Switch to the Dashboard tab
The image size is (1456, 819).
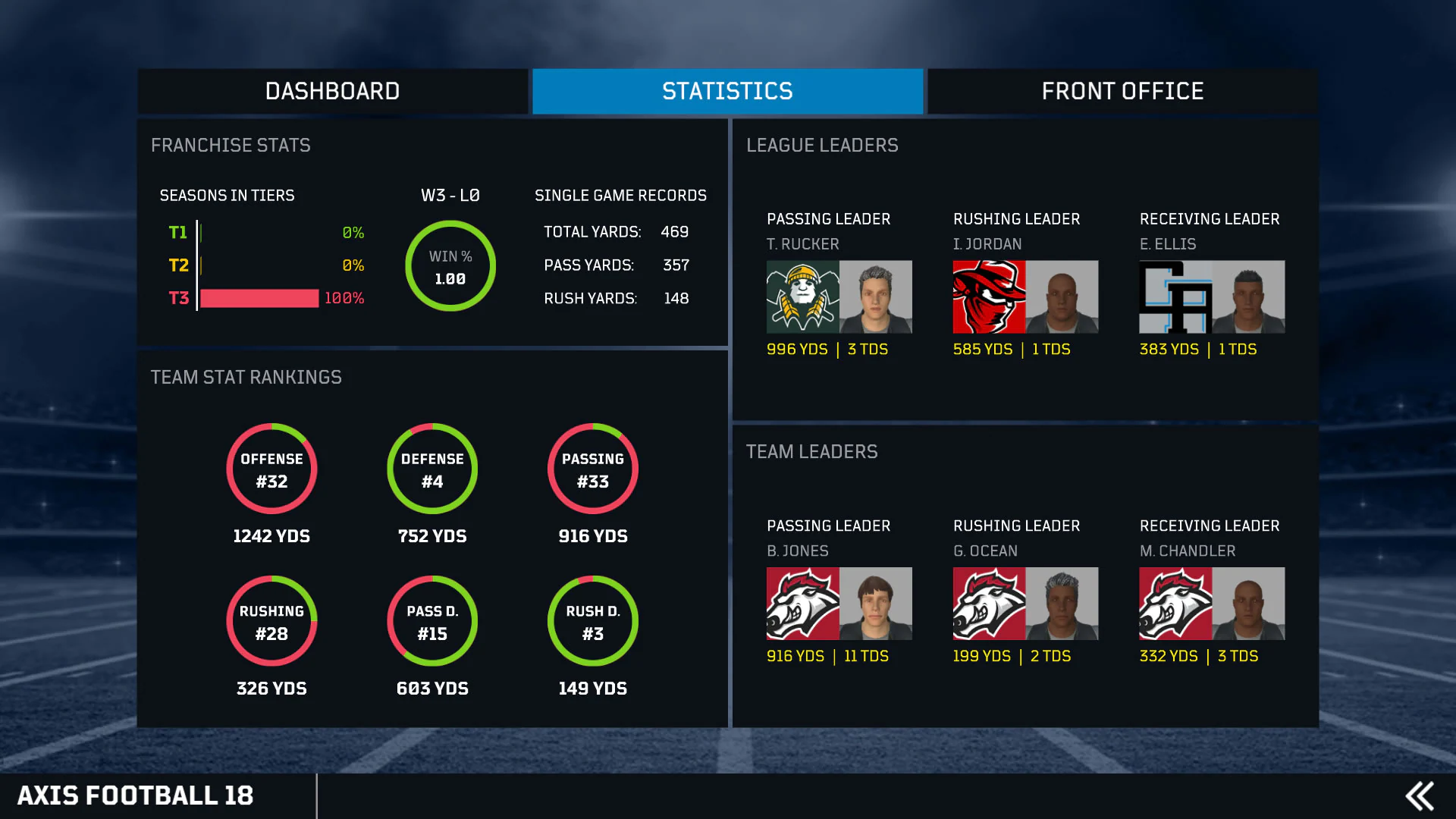(332, 91)
